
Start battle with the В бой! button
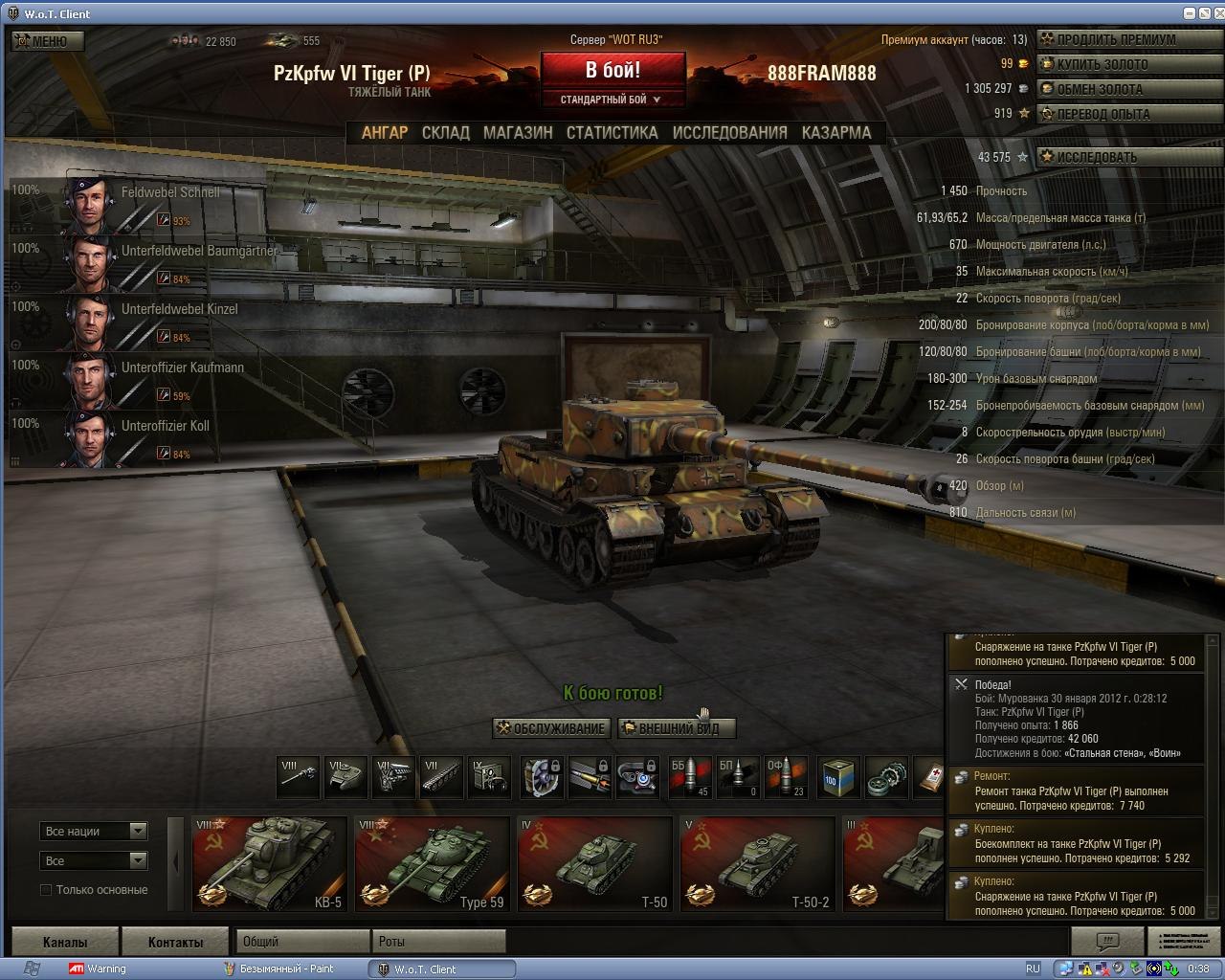(x=612, y=70)
